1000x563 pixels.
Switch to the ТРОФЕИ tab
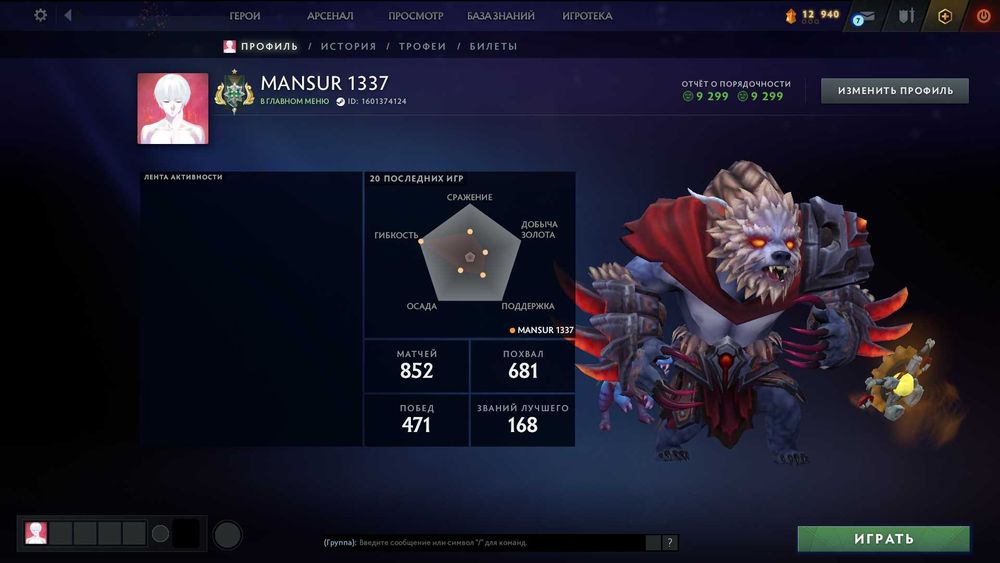pos(422,46)
